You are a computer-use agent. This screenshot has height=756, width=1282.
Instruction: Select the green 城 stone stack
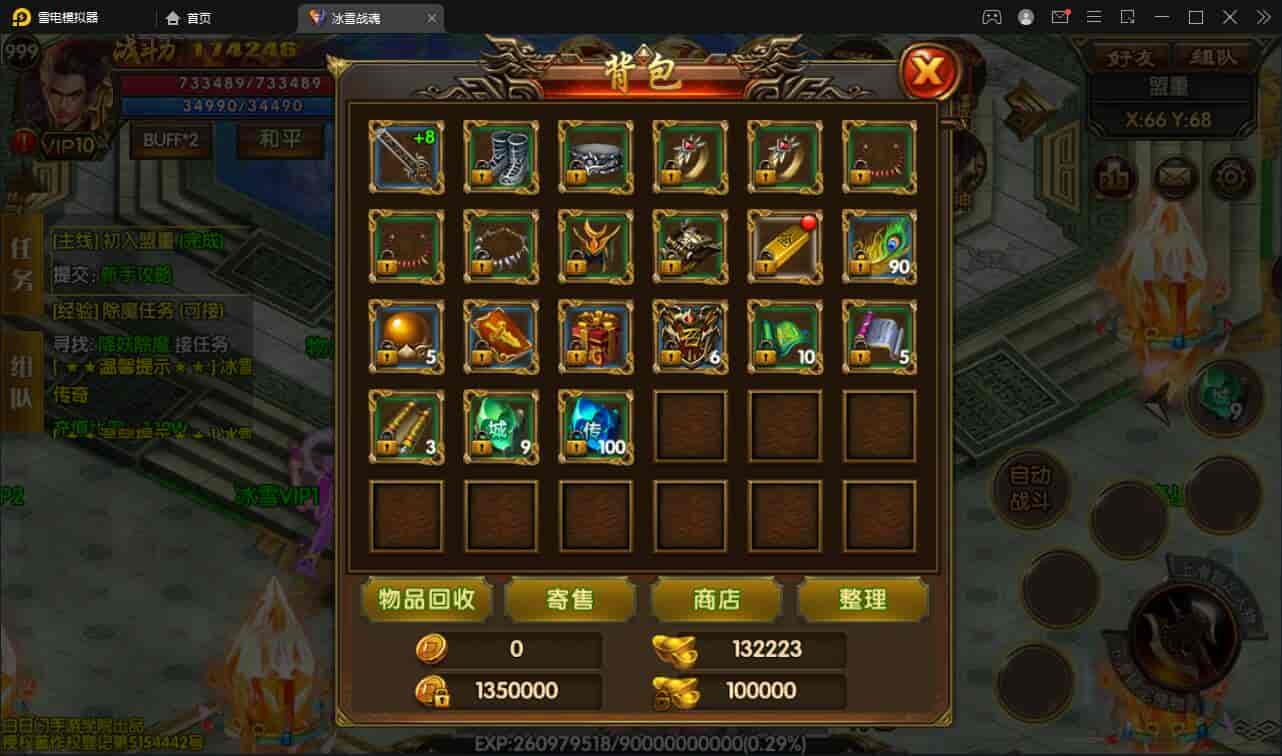tap(501, 426)
